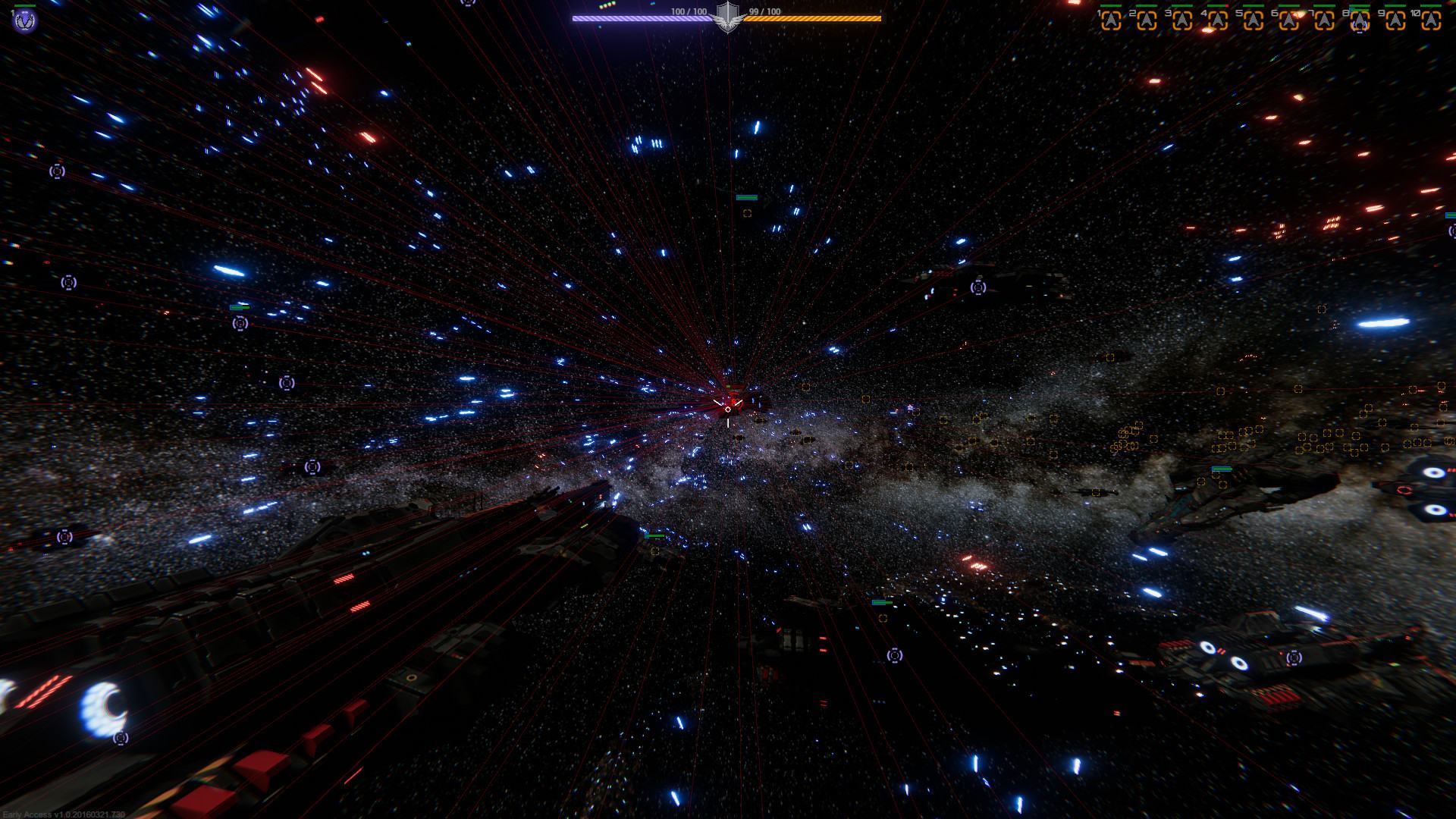Select enemy ship icon number 9
Image resolution: width=1456 pixels, height=819 pixels.
click(x=1395, y=20)
